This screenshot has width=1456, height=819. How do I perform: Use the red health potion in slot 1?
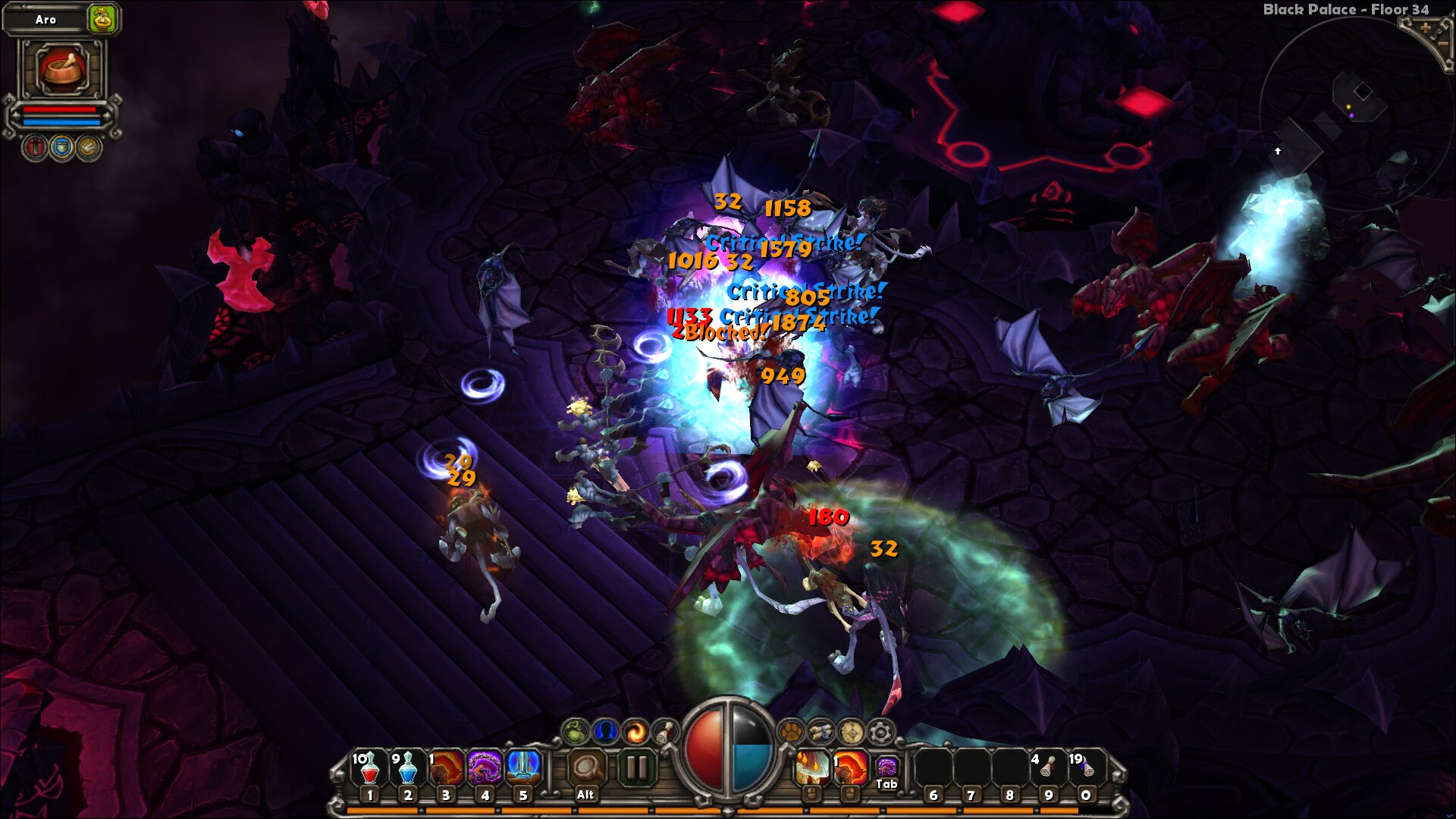tap(369, 768)
